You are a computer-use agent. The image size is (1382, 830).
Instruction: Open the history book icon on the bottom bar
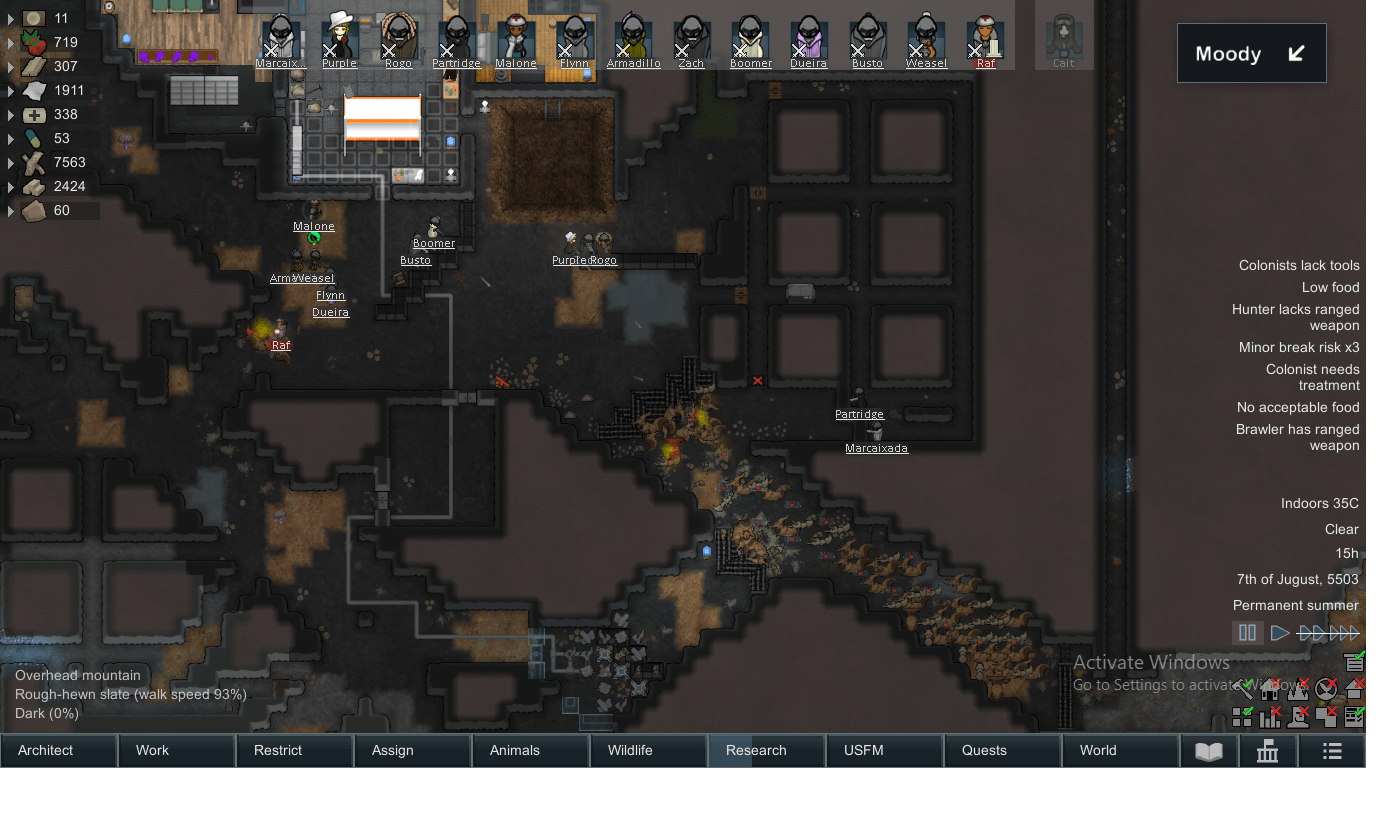(x=1209, y=750)
